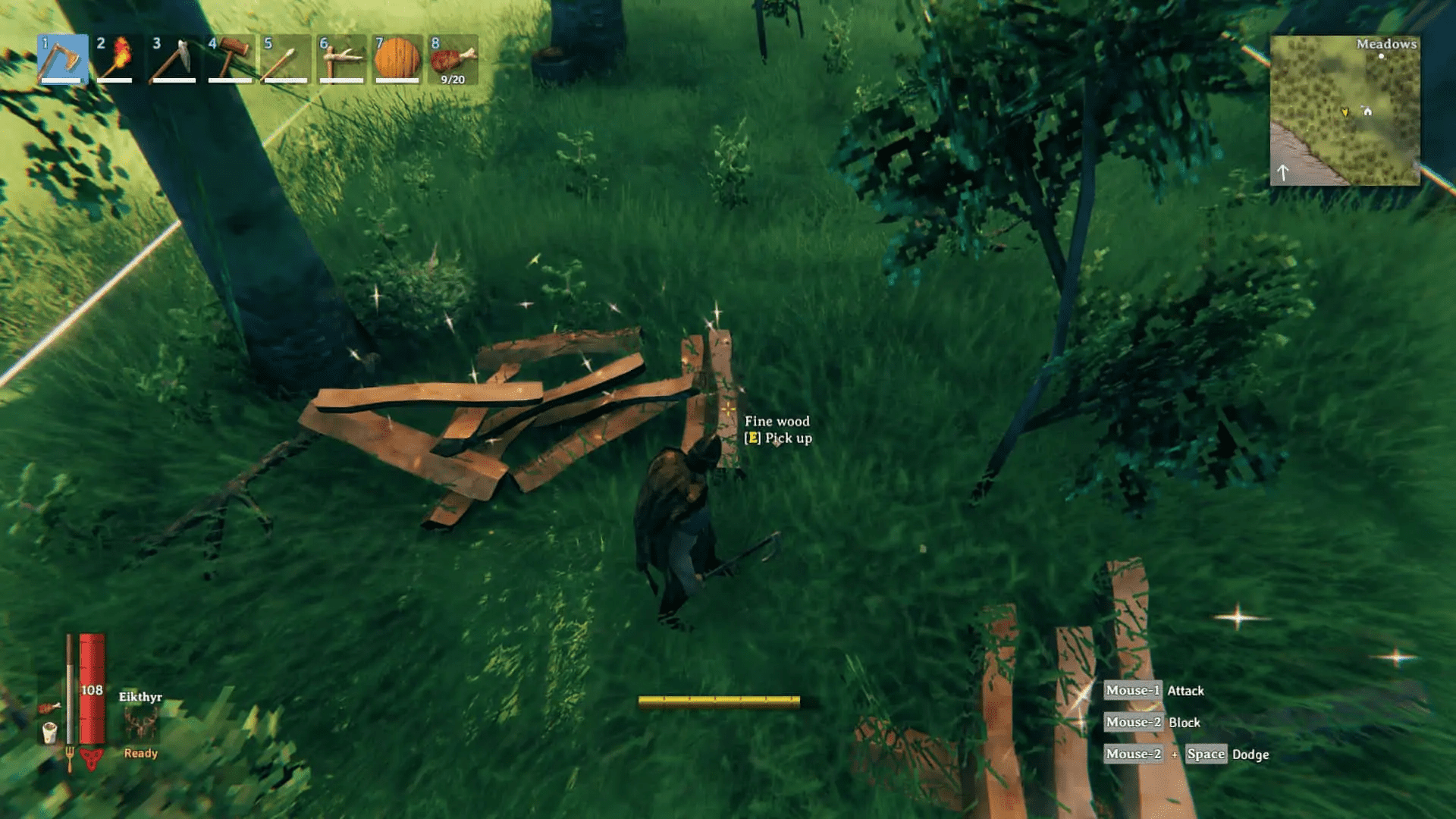Click the Meadows biome label
This screenshot has height=819, width=1456.
[x=1387, y=44]
